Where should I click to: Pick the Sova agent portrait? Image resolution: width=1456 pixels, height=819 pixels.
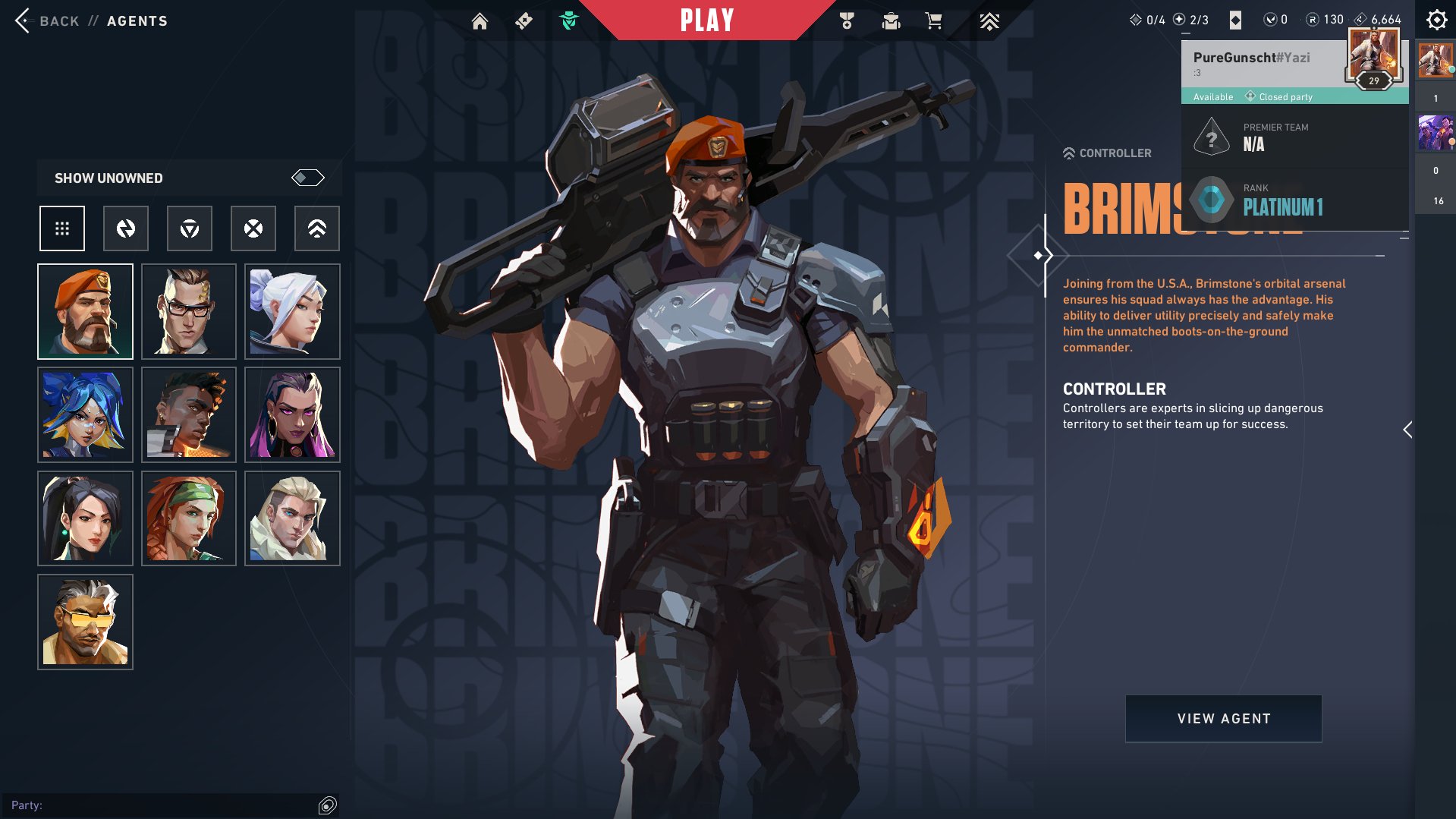coord(292,518)
